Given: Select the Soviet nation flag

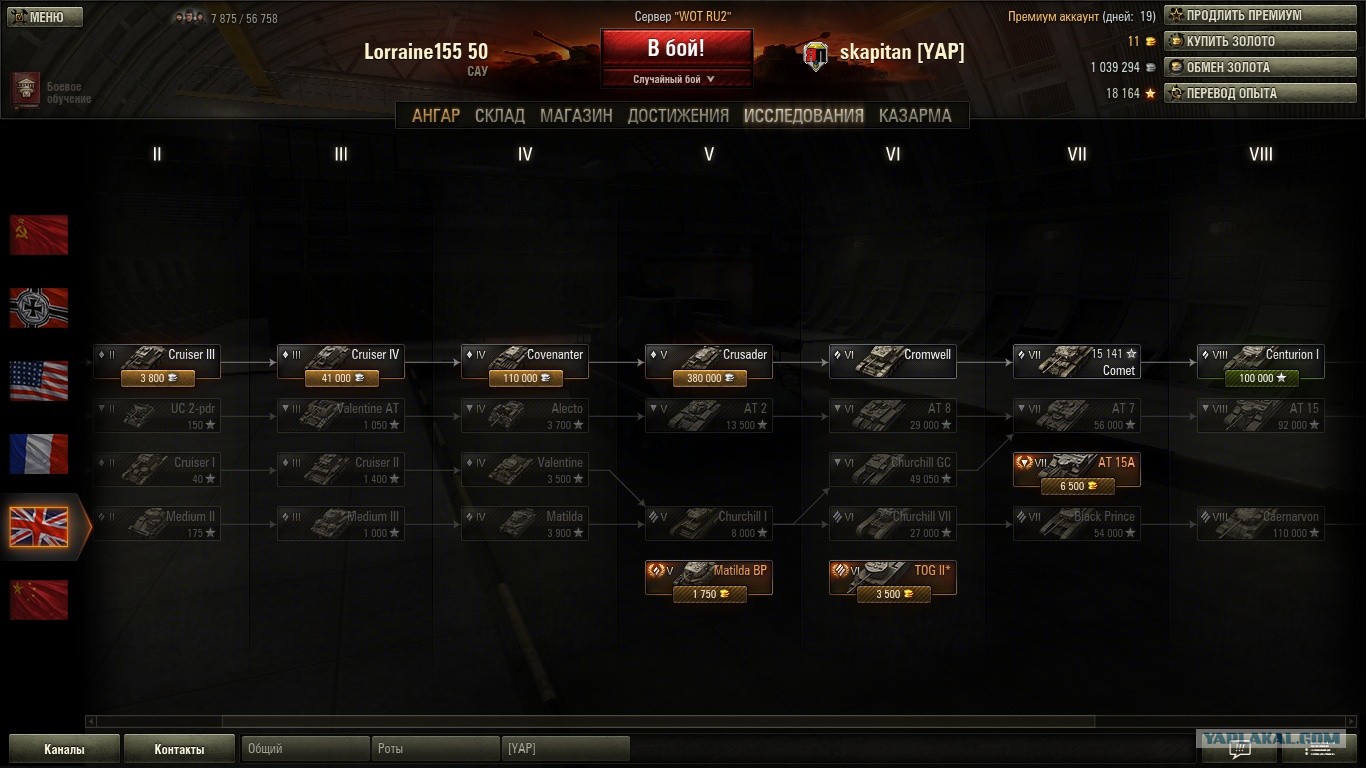Looking at the screenshot, I should (x=39, y=235).
